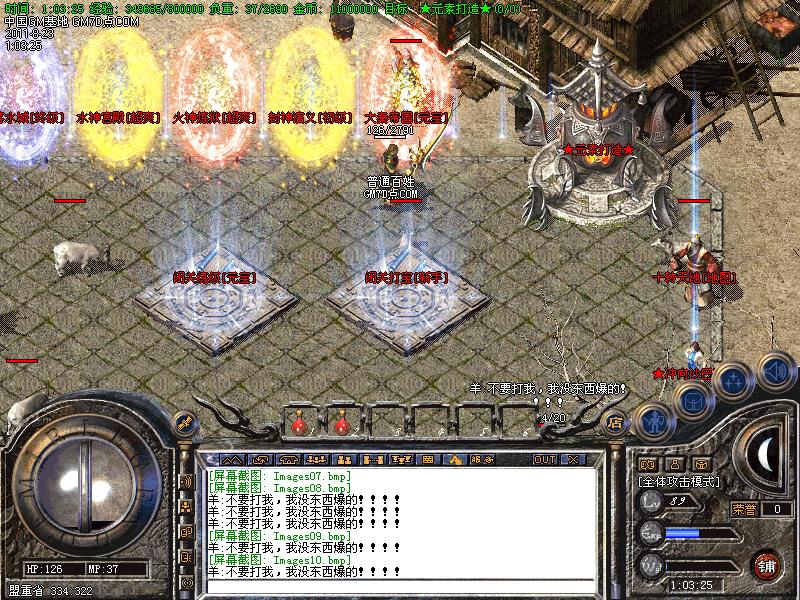The height and width of the screenshot is (600, 800).
Task: Click the OUT button on chat toolbar
Action: click(x=544, y=459)
